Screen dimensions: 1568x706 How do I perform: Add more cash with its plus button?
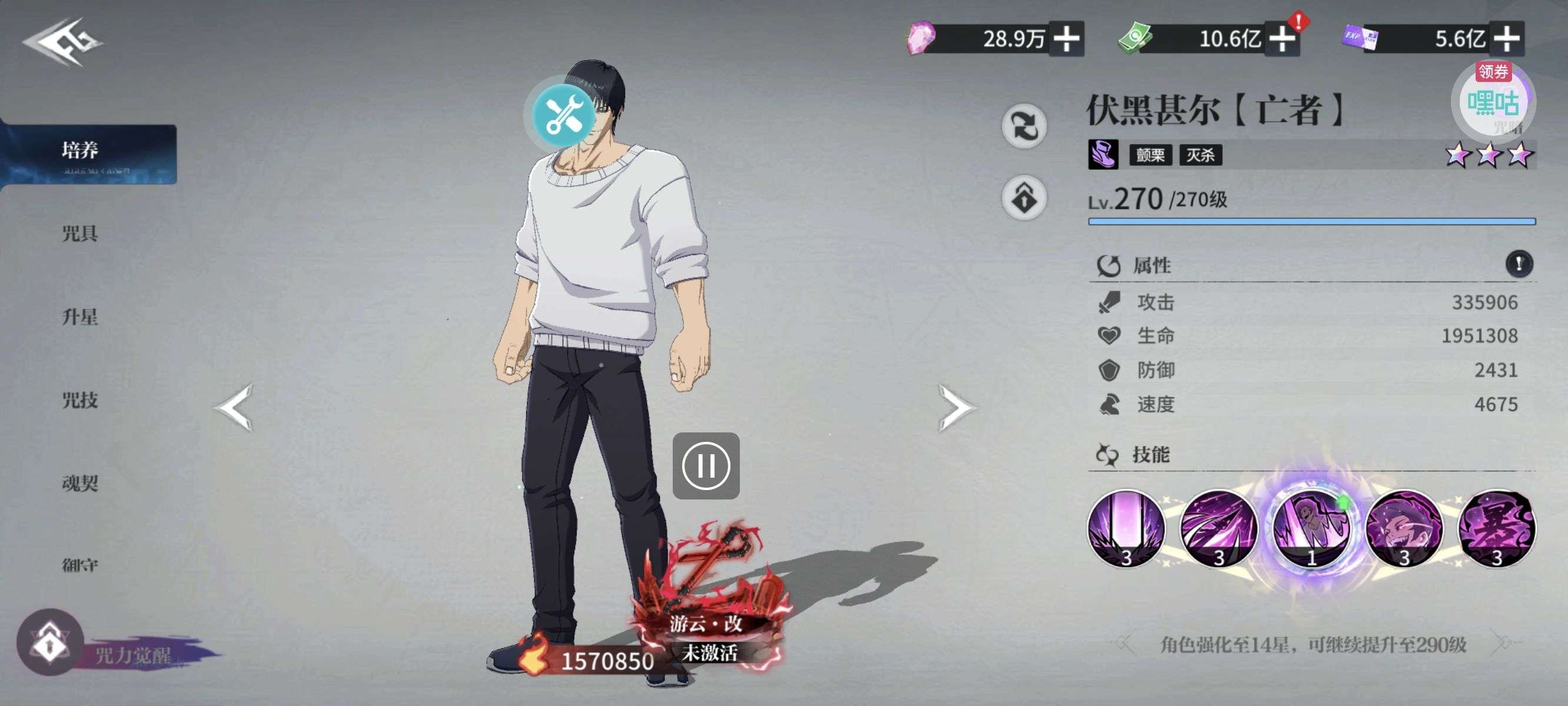tap(1282, 39)
